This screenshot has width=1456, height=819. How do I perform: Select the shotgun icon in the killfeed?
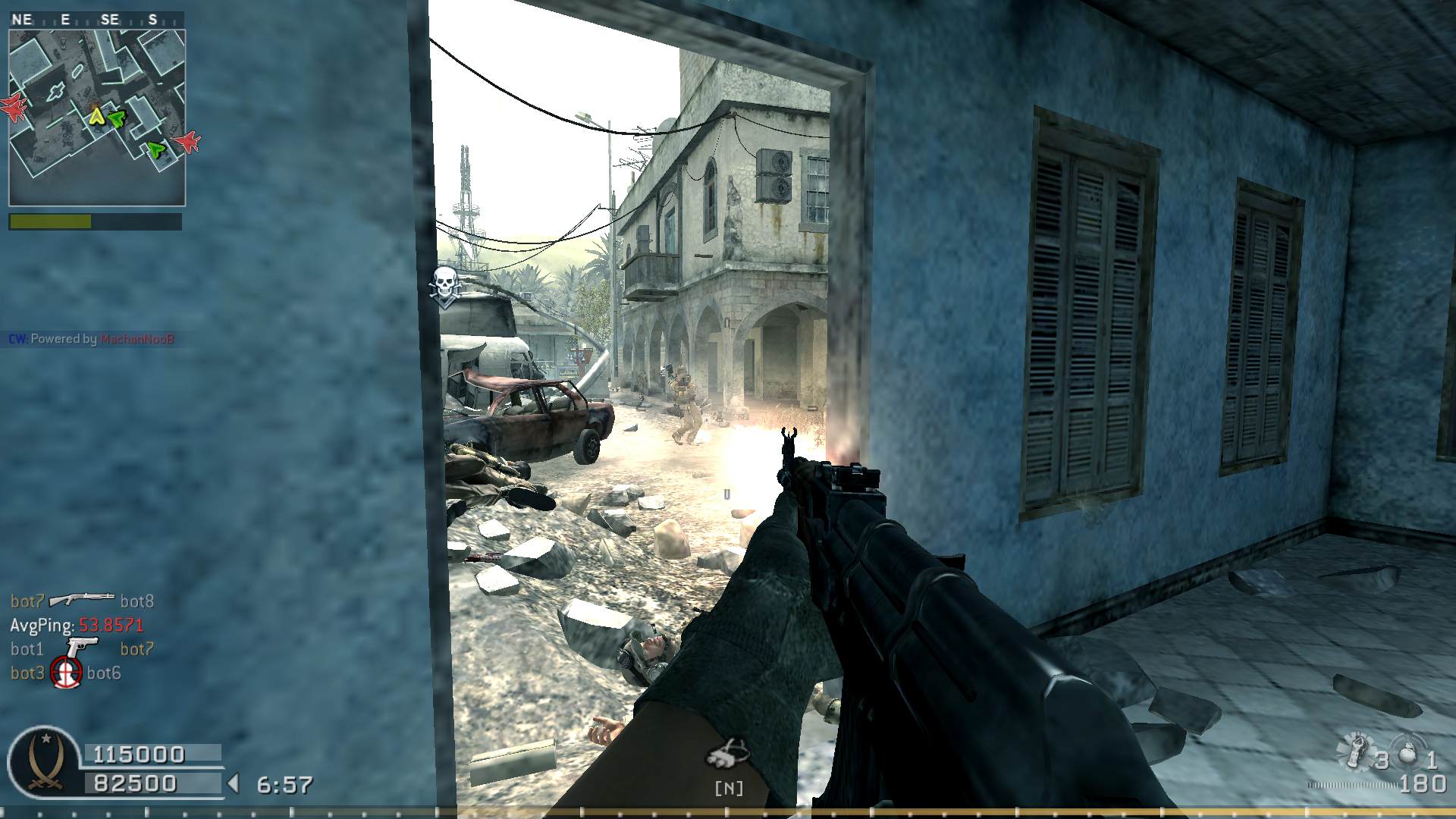coord(82,600)
